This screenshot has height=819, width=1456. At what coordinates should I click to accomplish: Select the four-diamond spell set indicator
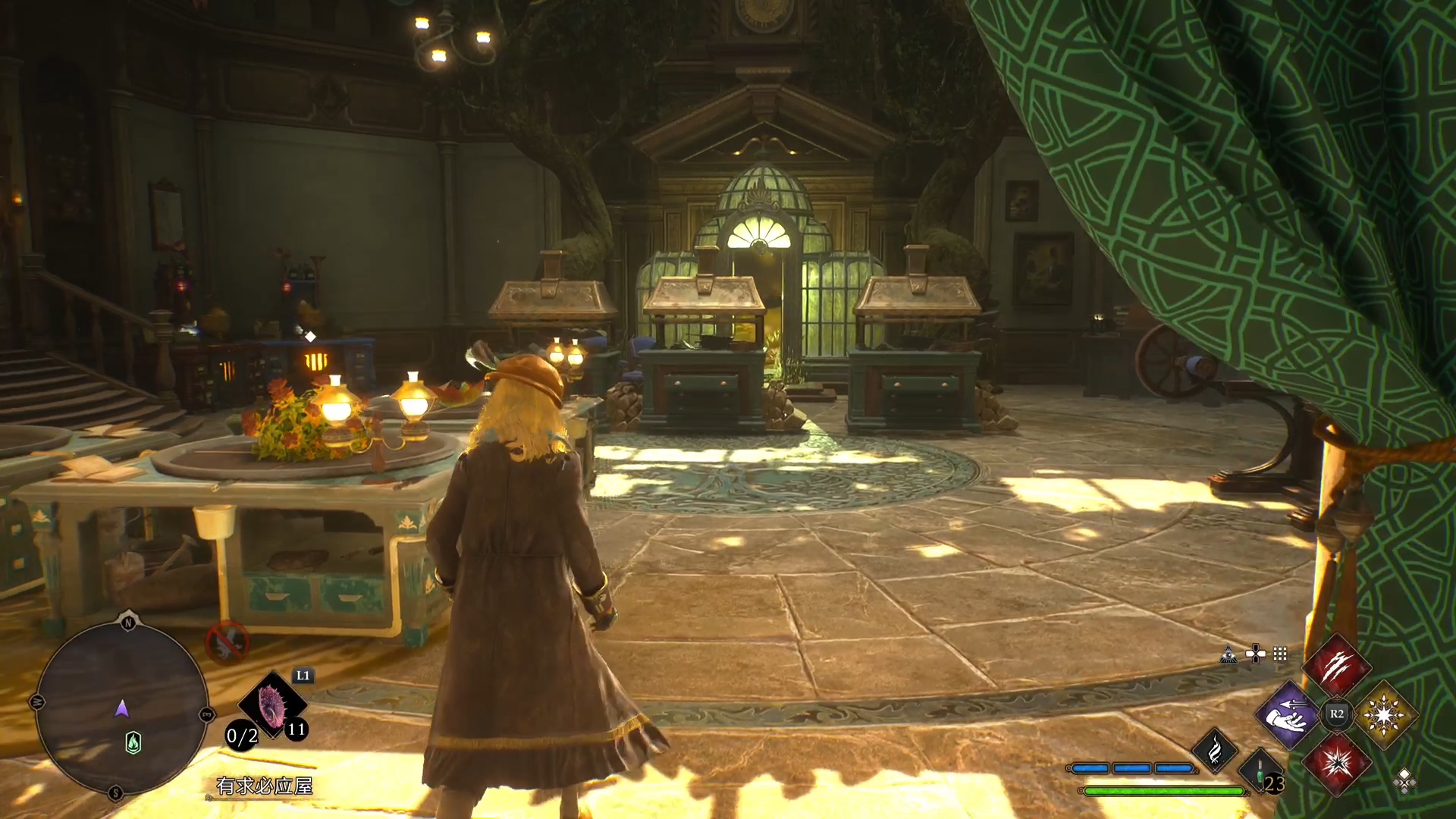(x=1404, y=780)
